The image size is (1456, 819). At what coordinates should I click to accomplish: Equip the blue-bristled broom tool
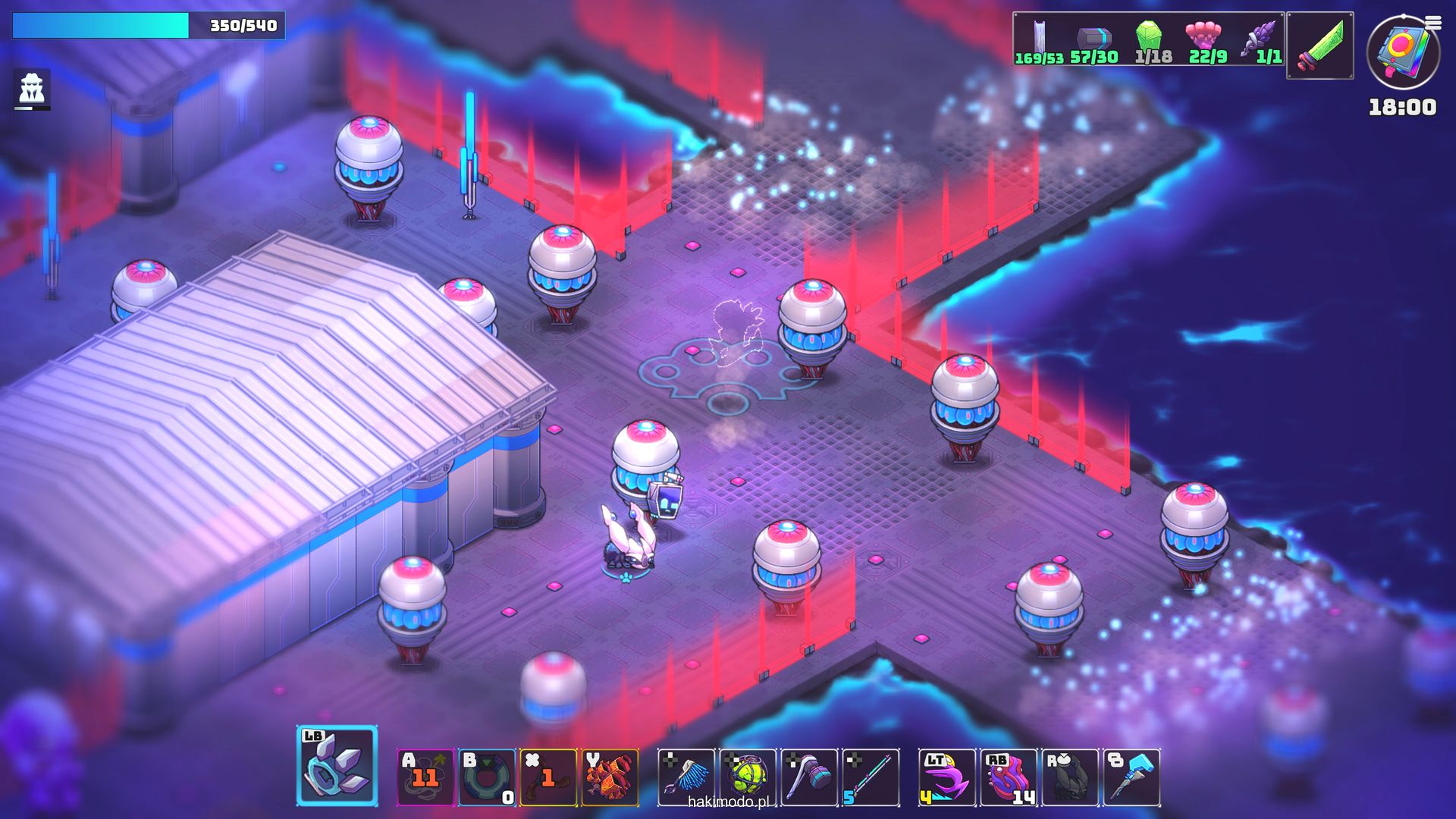pyautogui.click(x=686, y=777)
